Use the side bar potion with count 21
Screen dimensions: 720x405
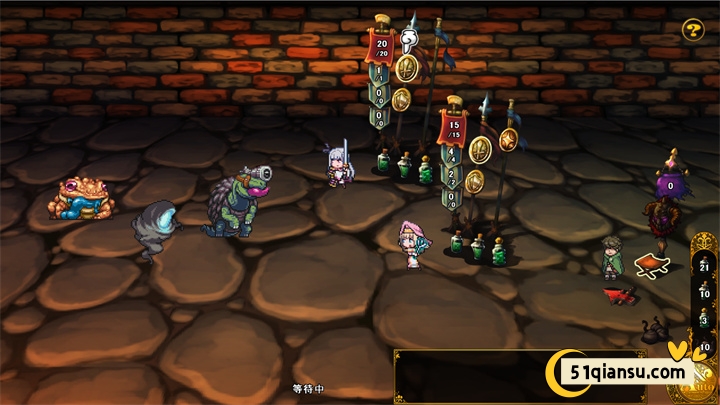[x=704, y=263]
